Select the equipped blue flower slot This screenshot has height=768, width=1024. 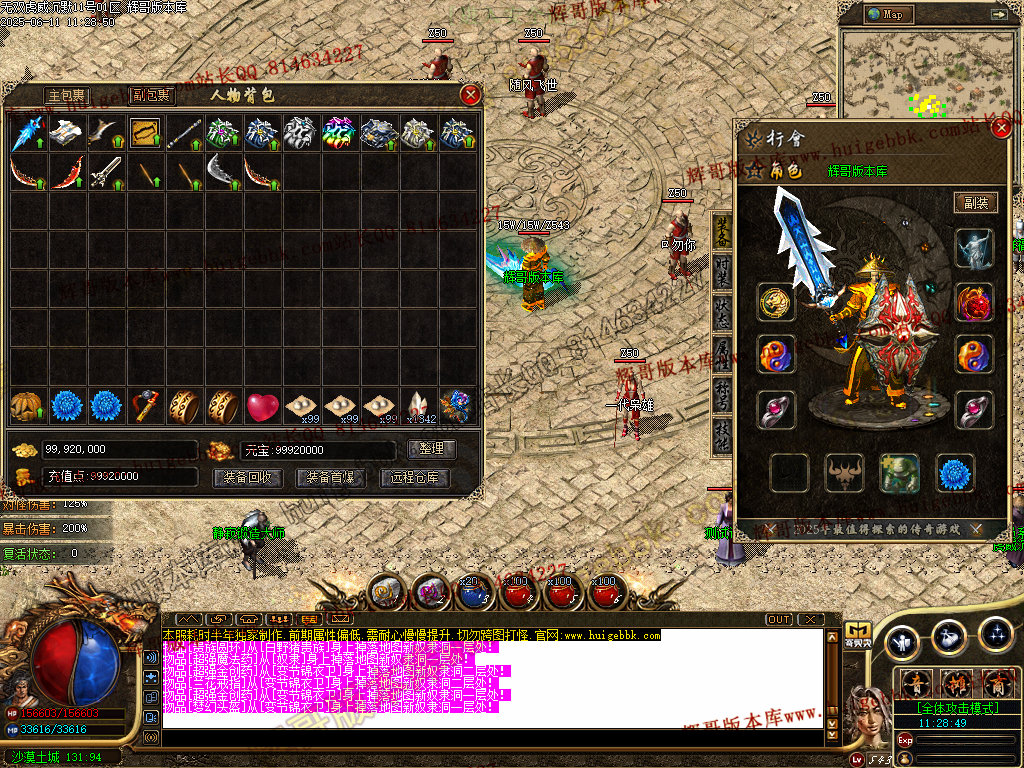click(x=955, y=473)
